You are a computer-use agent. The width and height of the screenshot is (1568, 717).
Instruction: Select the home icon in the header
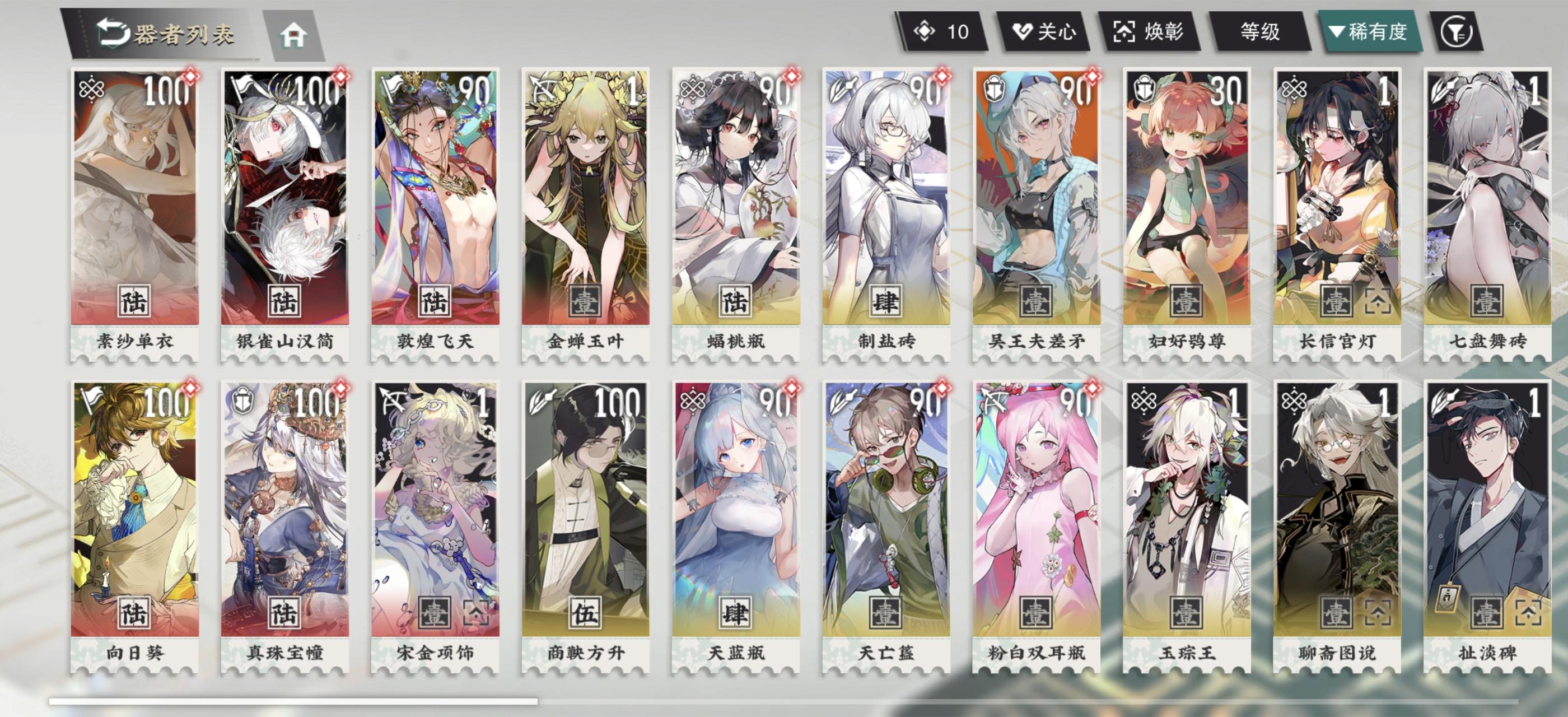tap(295, 36)
